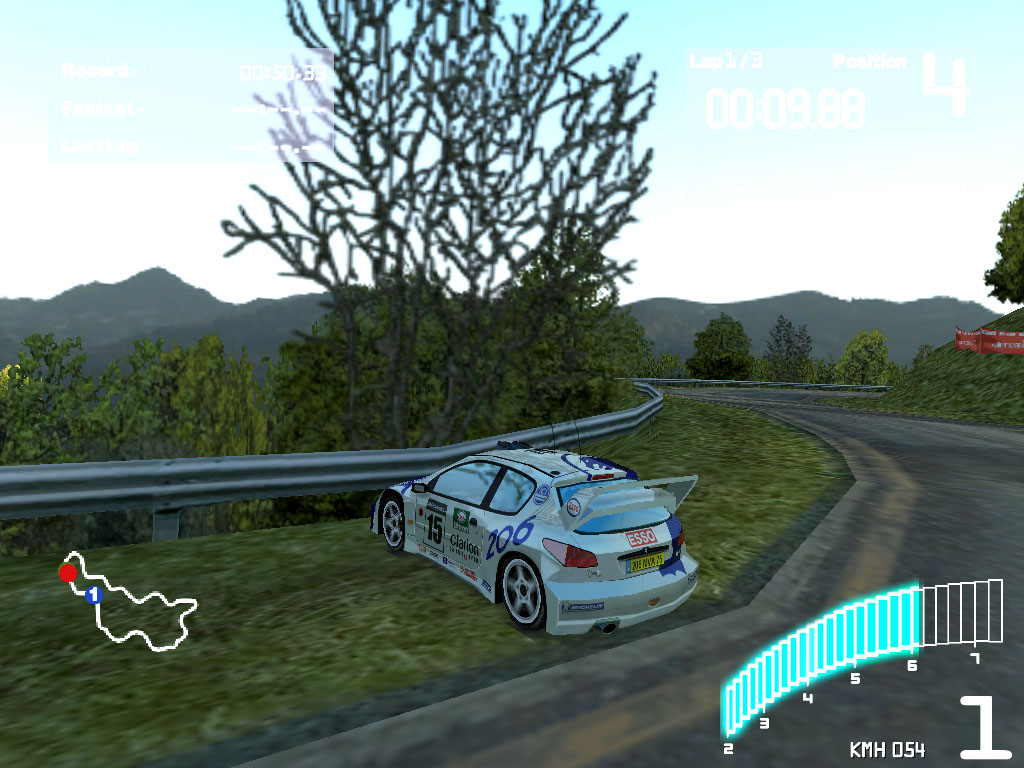Select the red dot on the minimap
1024x768 pixels.
(68, 573)
